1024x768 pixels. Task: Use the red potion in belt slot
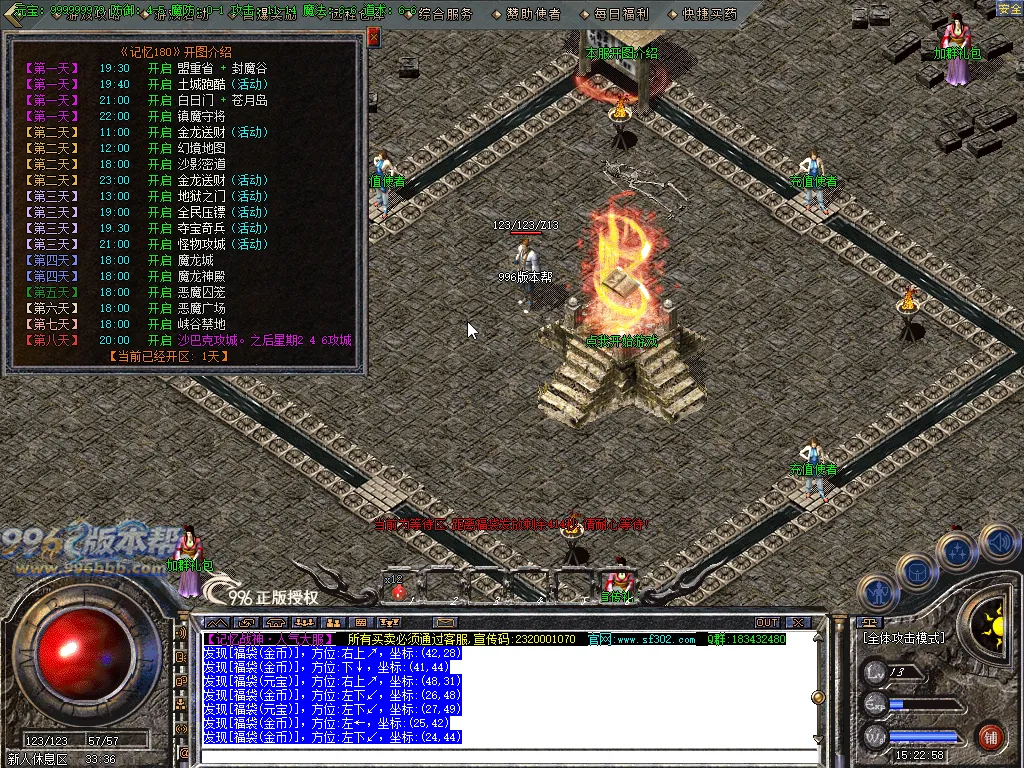point(399,591)
